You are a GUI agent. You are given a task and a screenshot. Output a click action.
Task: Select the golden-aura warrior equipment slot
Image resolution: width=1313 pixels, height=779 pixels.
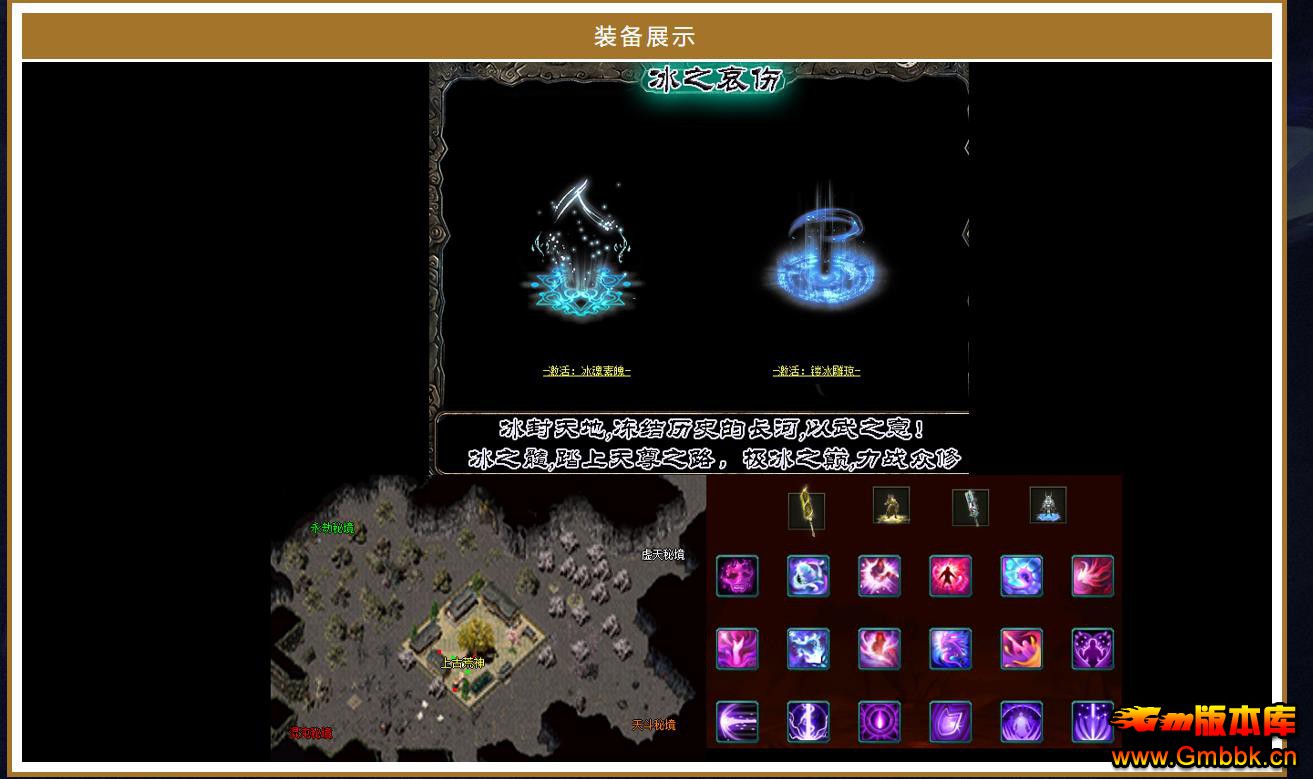tap(891, 506)
